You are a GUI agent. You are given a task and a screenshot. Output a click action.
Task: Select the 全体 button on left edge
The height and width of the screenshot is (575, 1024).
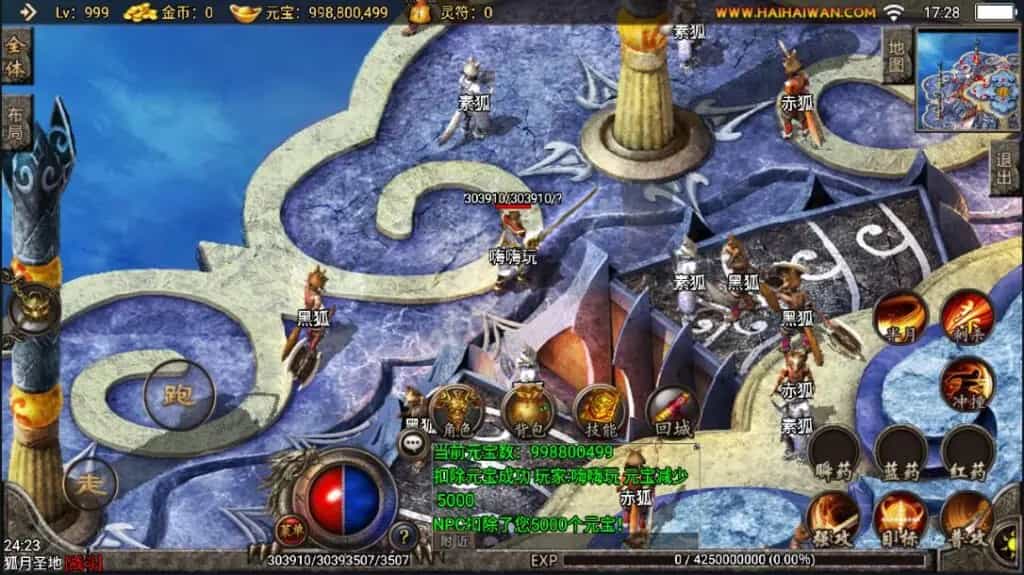tap(15, 58)
